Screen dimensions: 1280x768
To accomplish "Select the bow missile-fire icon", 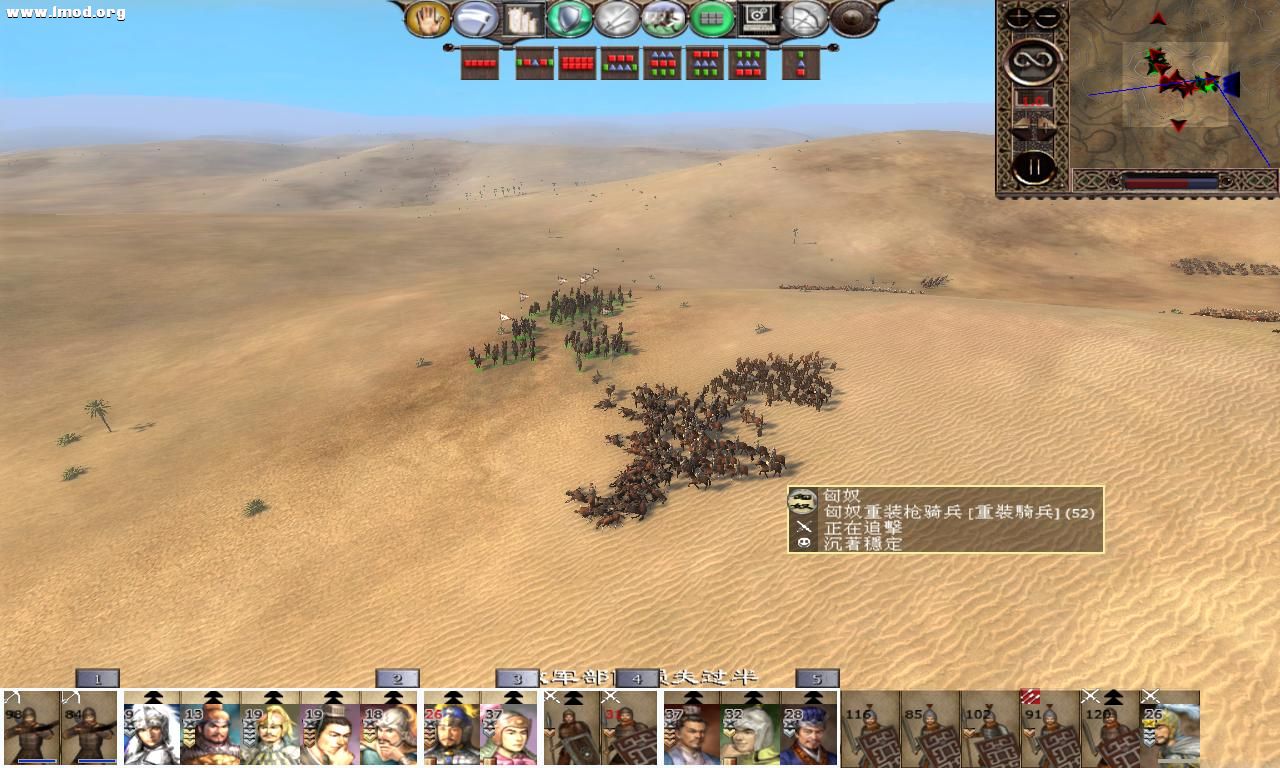I will [803, 18].
